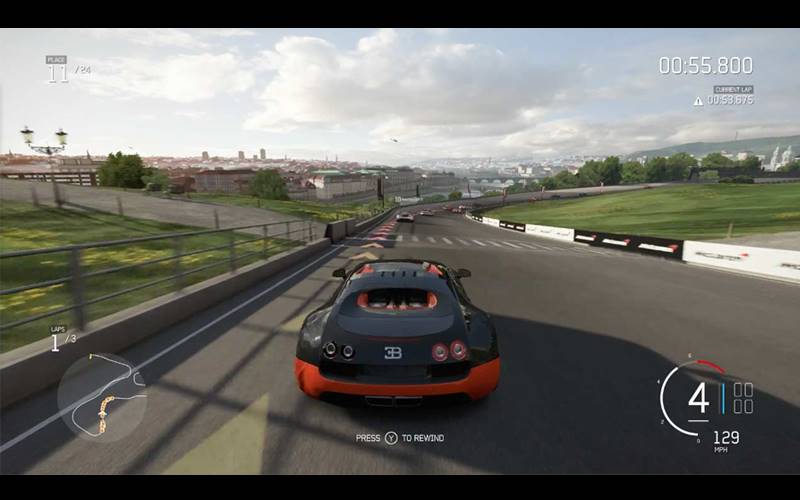The image size is (800, 500).
Task: Click the circular track minimap
Action: coord(101,397)
